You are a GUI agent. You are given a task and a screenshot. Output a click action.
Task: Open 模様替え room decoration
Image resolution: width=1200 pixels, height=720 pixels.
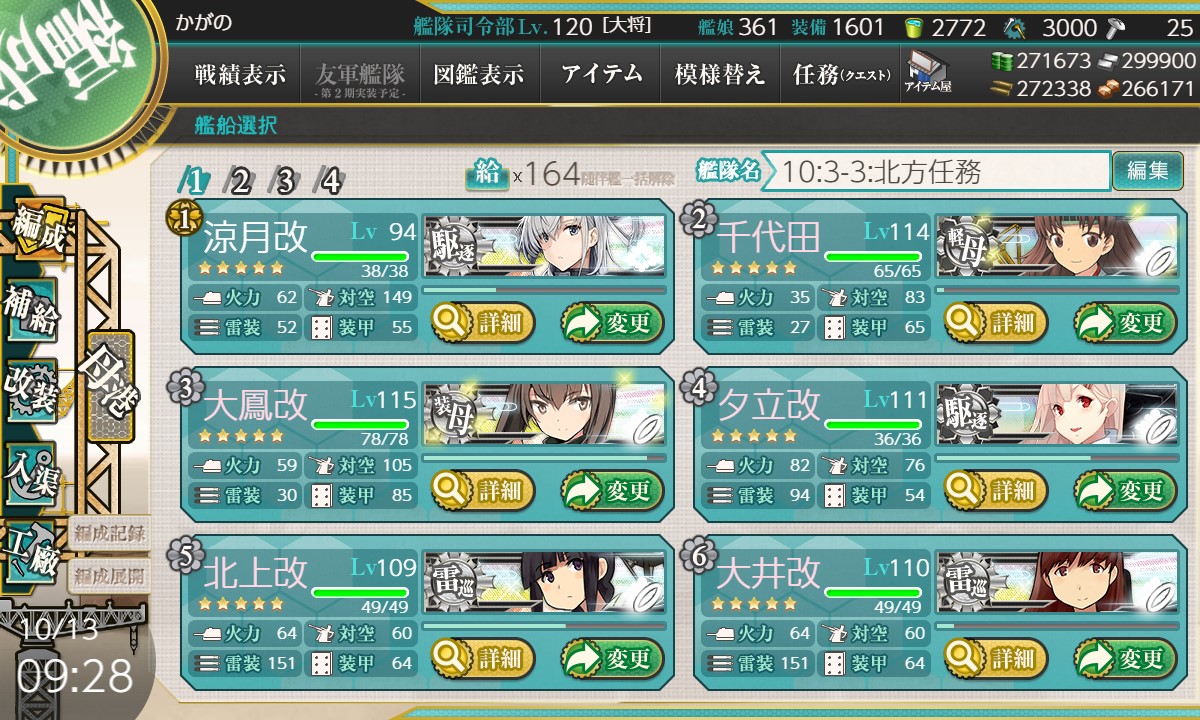coord(720,75)
